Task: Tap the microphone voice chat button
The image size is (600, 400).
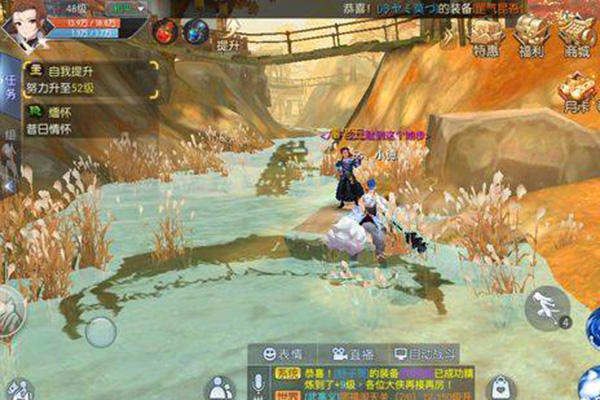Action: (x=259, y=383)
